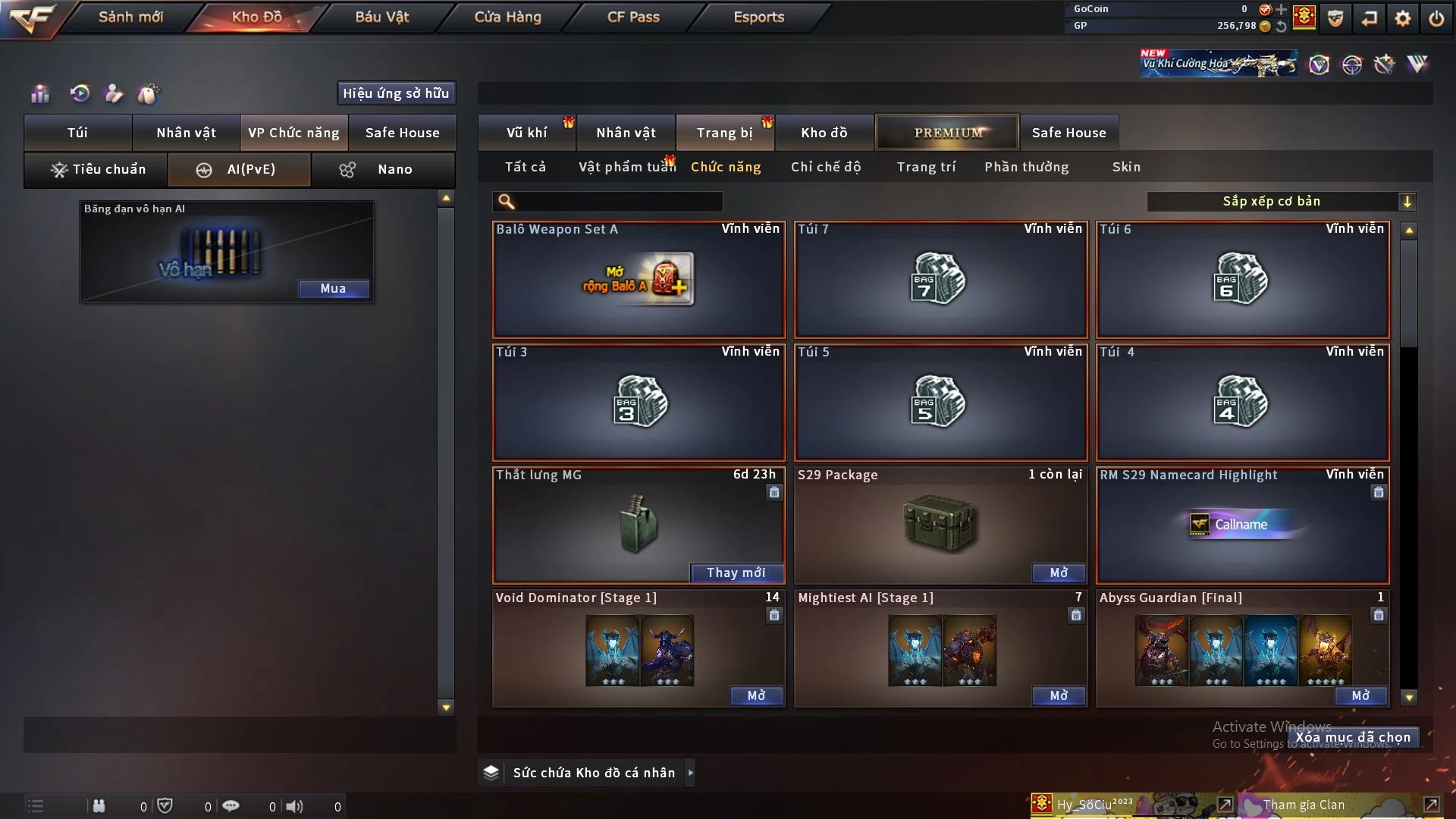Open the Sắp xếp cơ bản sort dropdown
Viewport: 1456px width, 819px height.
[x=1281, y=202]
